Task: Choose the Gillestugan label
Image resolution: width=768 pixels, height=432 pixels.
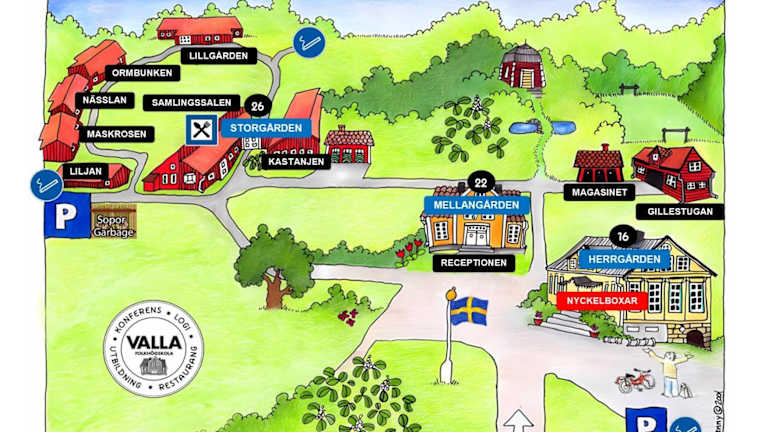Action: click(x=680, y=212)
